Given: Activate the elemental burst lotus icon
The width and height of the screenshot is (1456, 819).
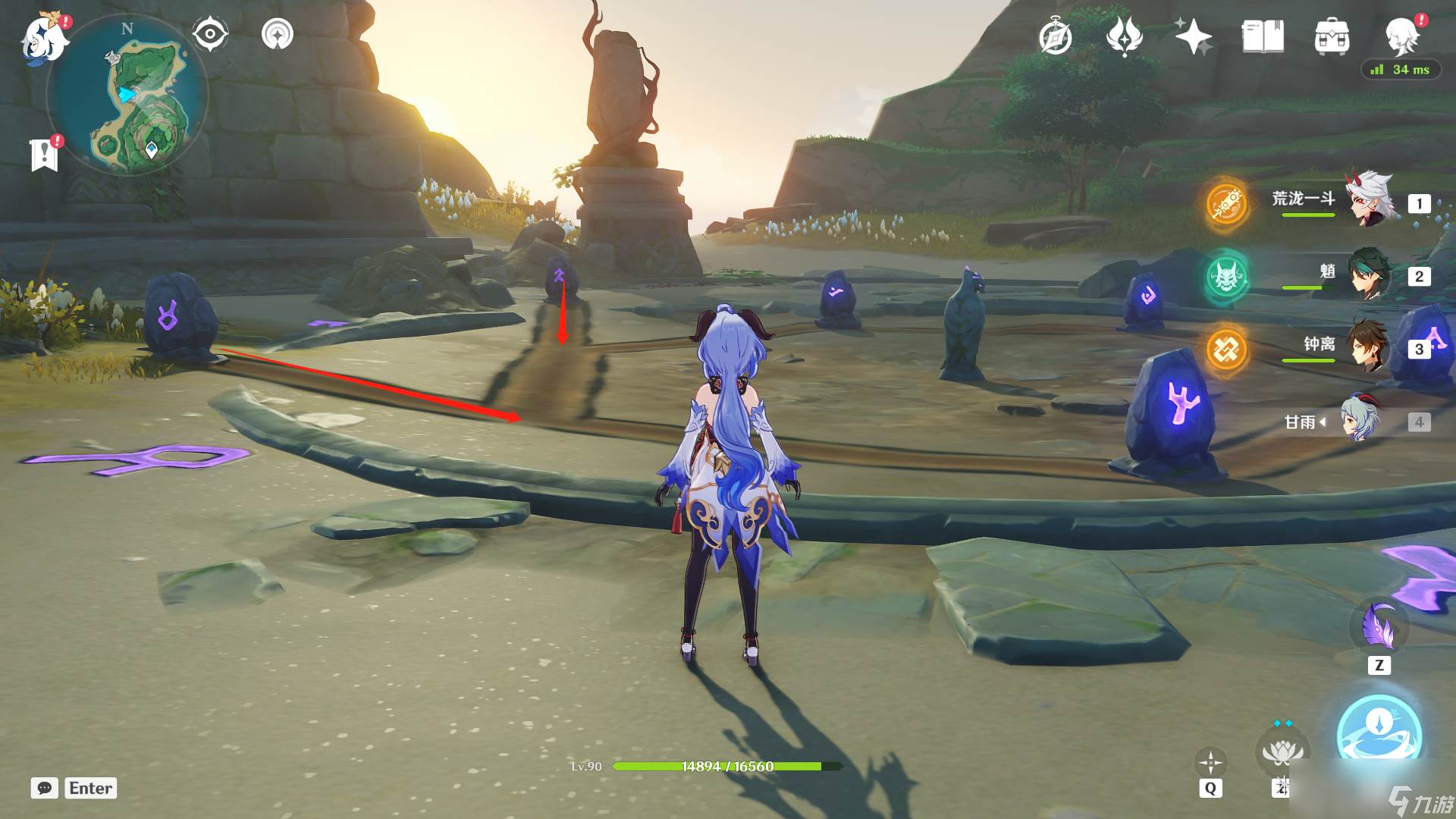Looking at the screenshot, I should pyautogui.click(x=1282, y=752).
